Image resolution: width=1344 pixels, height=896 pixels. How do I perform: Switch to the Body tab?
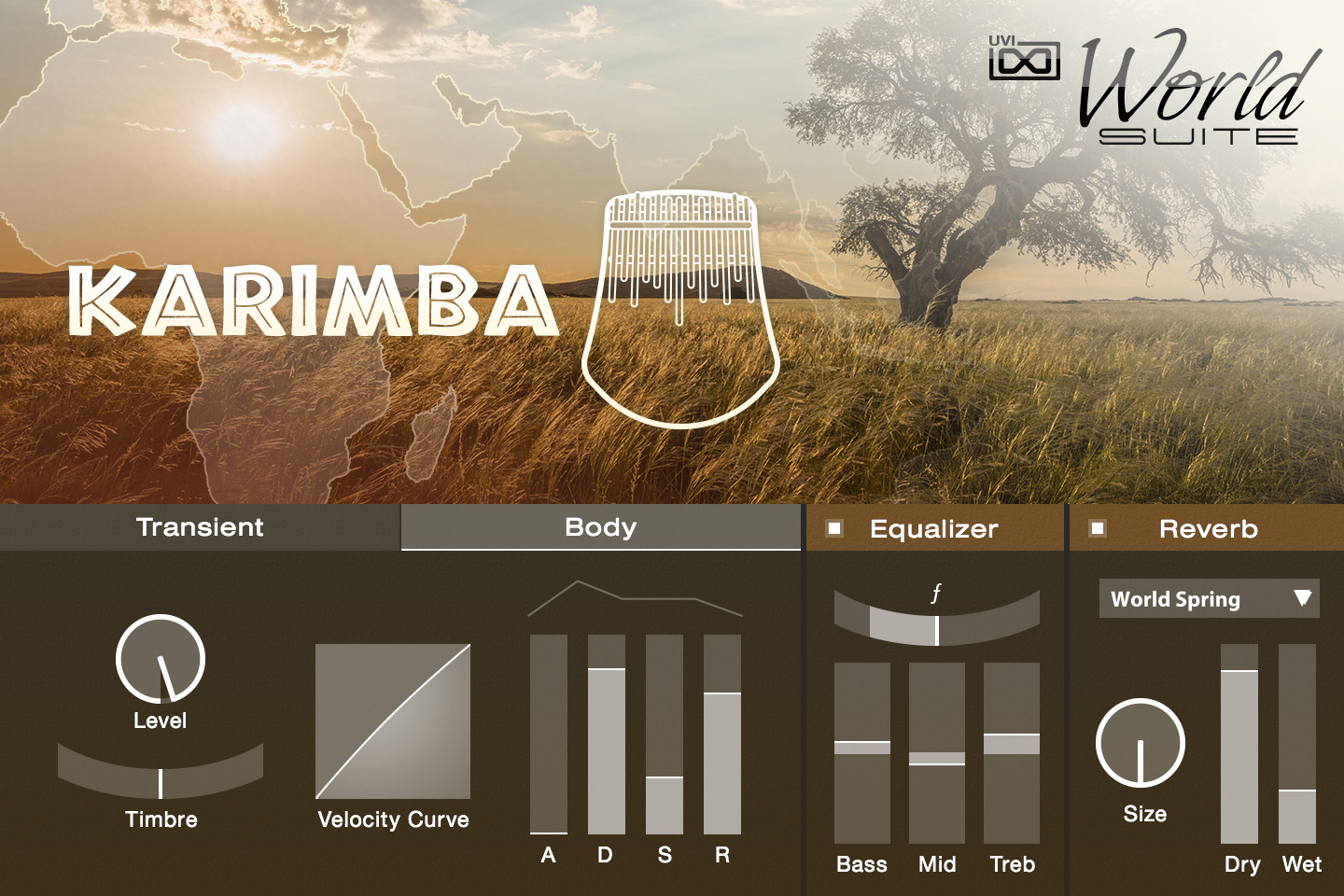600,527
